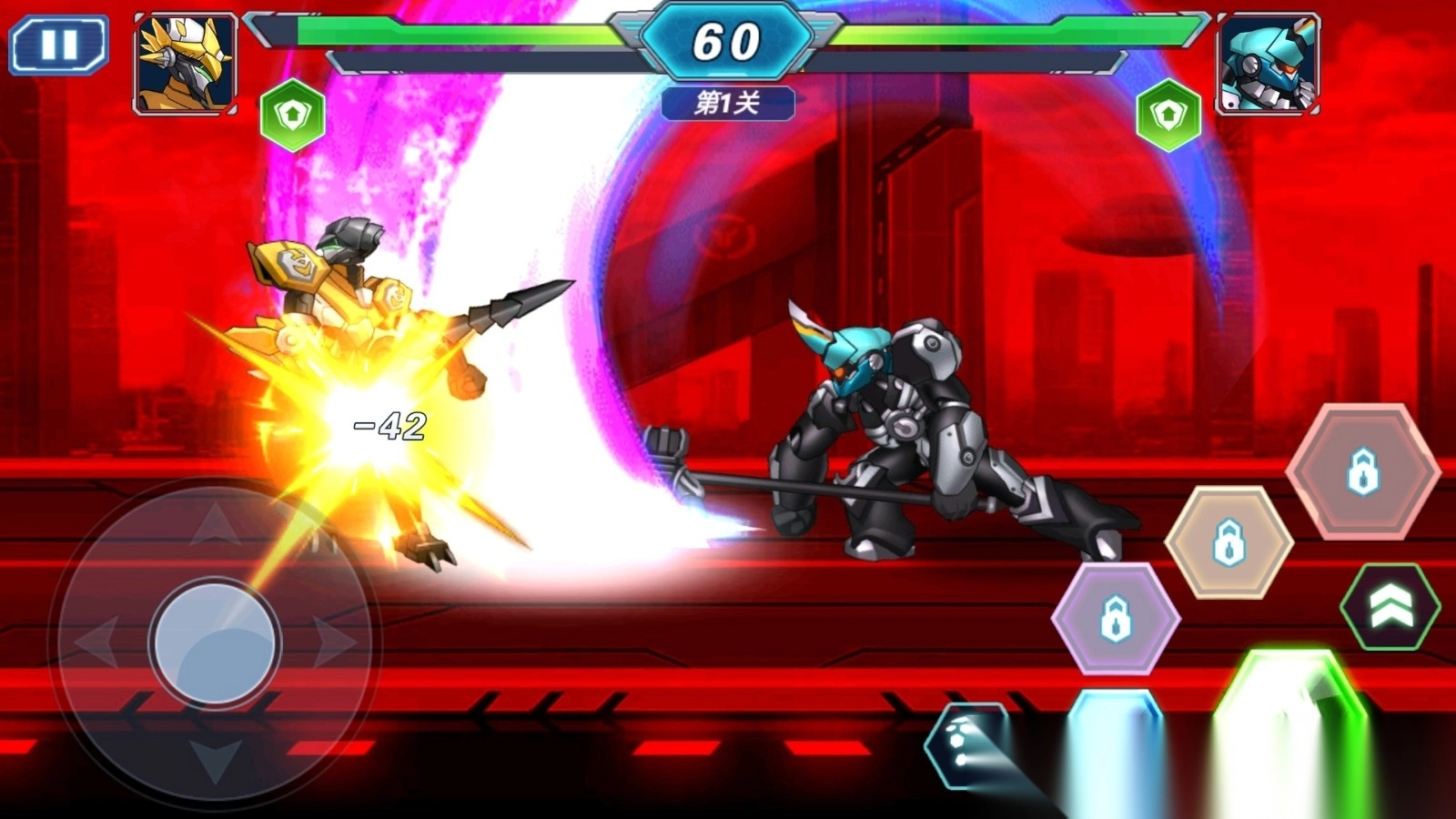Image resolution: width=1456 pixels, height=819 pixels.
Task: Trigger the glowing green attack button
Action: 1290,728
